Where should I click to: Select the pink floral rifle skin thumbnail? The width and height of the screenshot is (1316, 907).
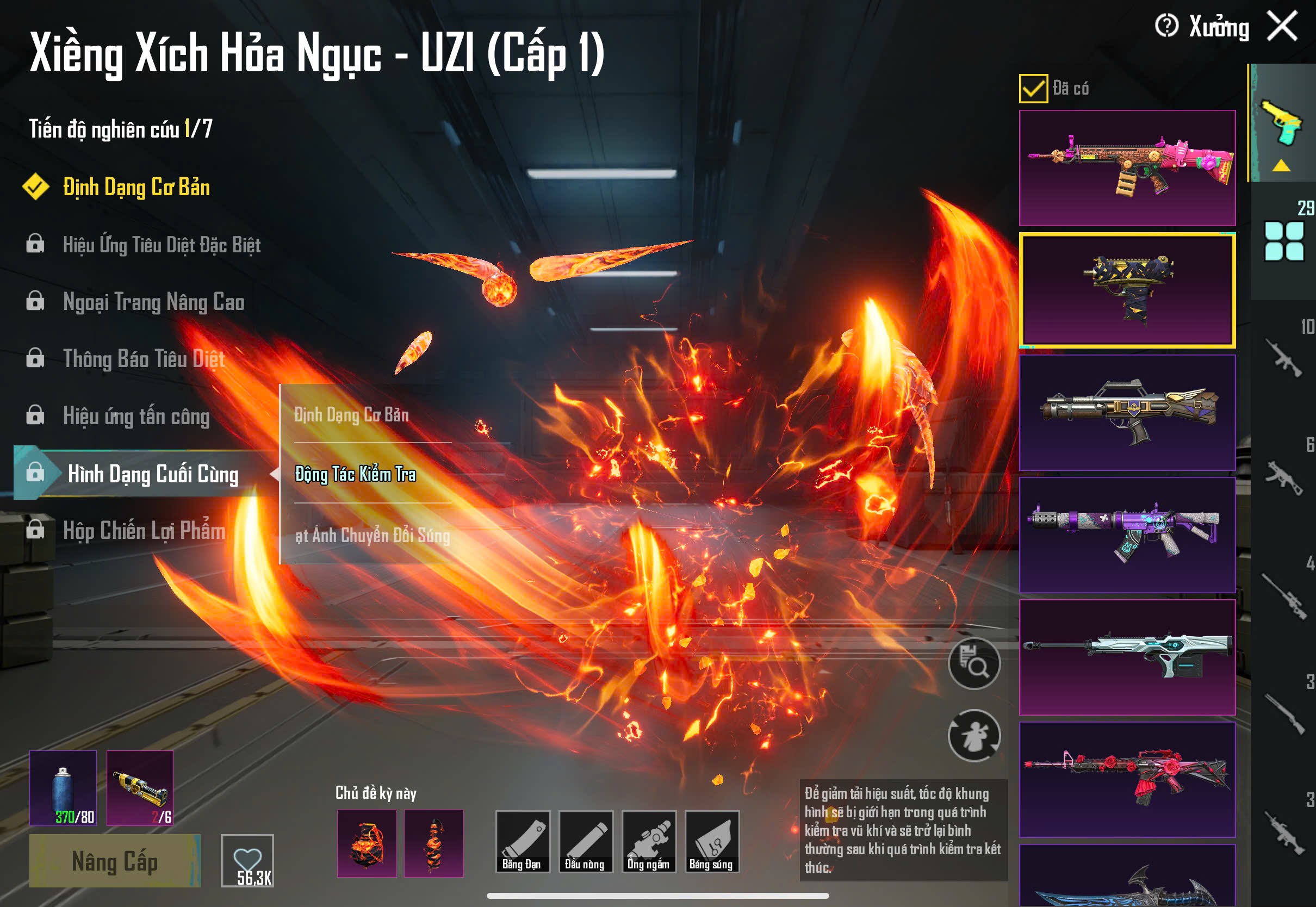[1127, 167]
